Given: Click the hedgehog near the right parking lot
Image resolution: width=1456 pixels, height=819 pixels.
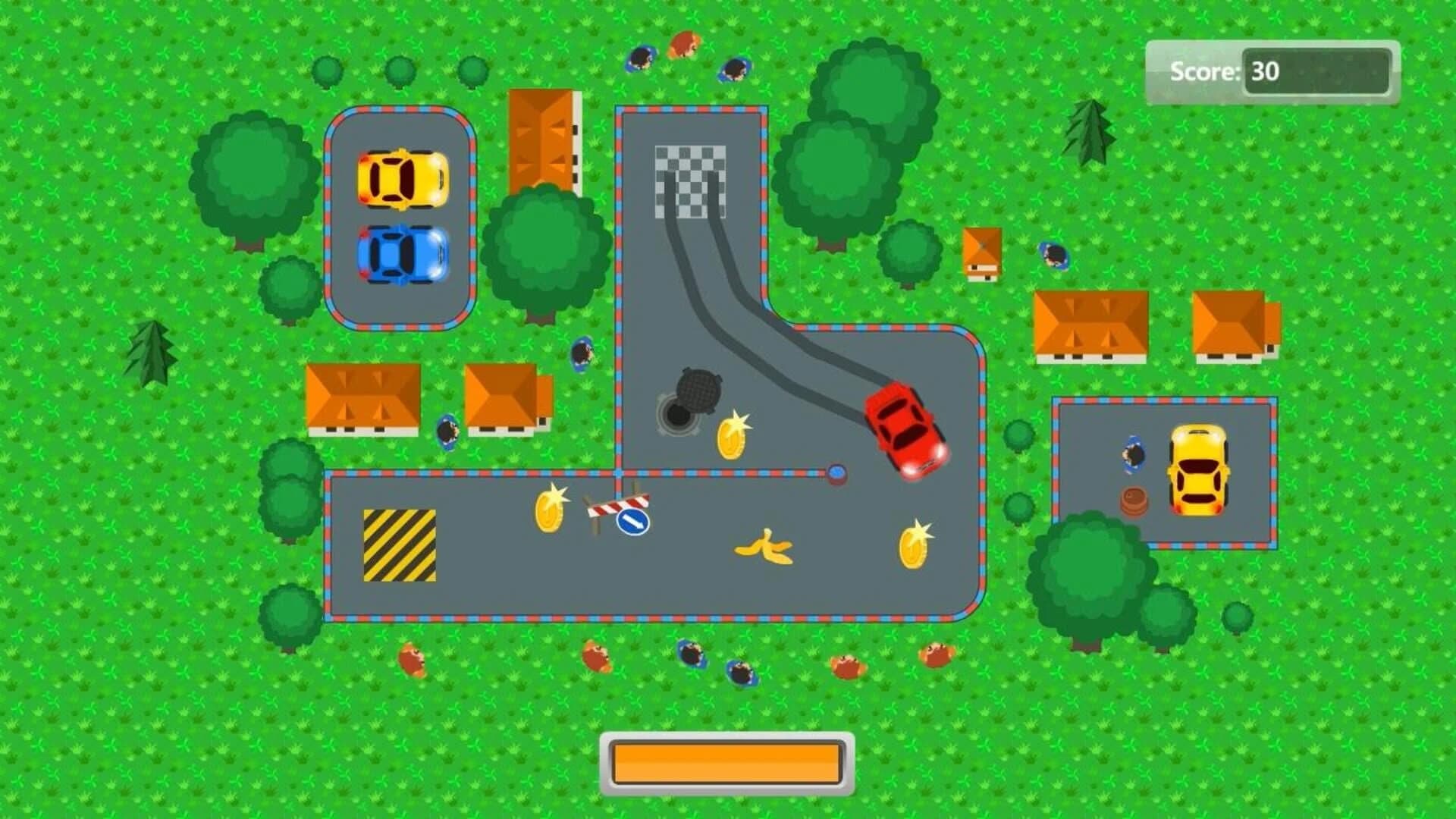Looking at the screenshot, I should pyautogui.click(x=1133, y=455).
